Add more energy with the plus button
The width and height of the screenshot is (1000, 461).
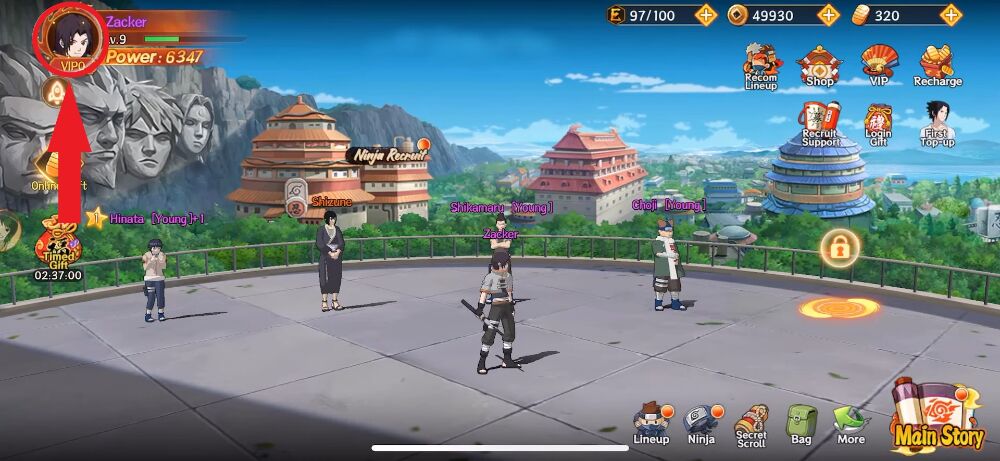click(x=706, y=15)
